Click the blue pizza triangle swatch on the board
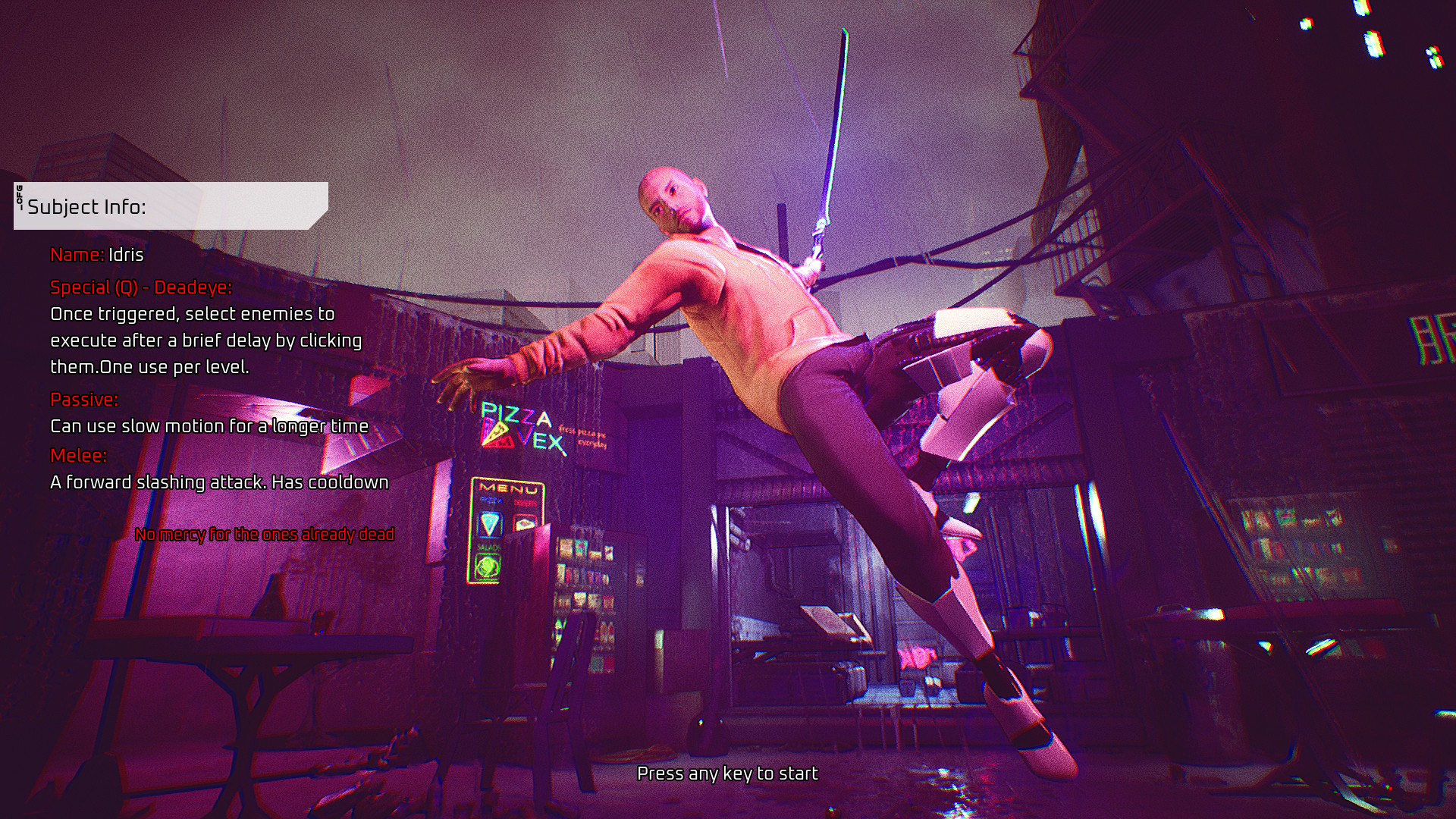This screenshot has width=1456, height=819. click(x=488, y=524)
